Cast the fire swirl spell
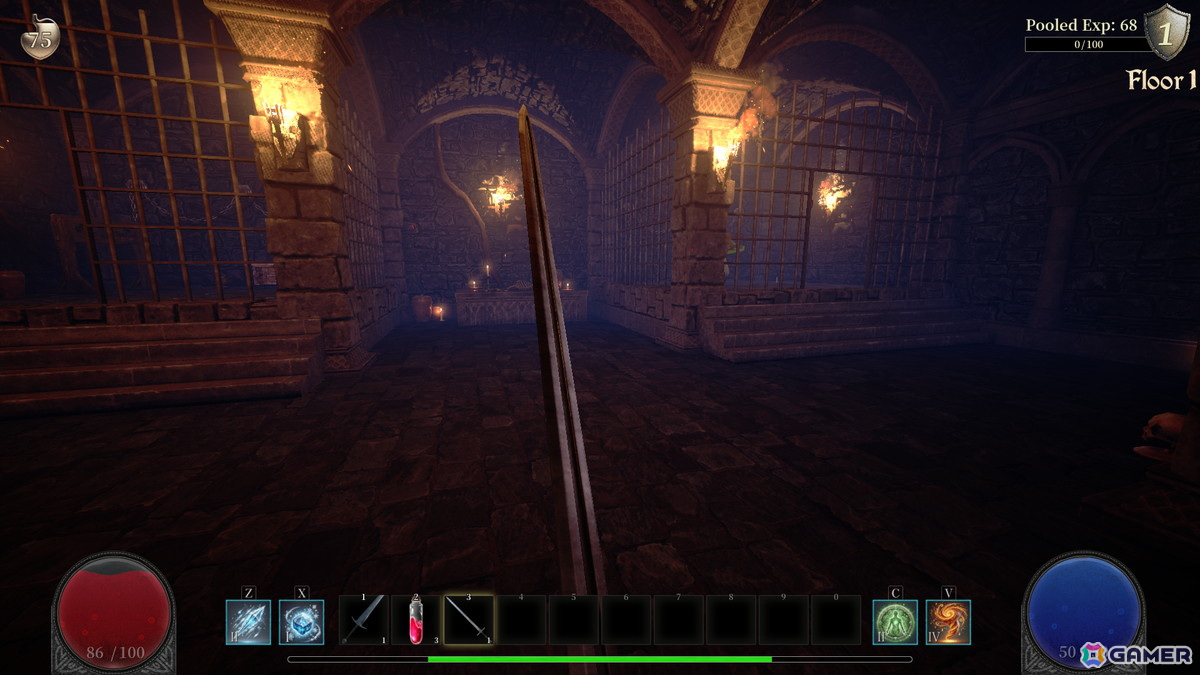Image resolution: width=1200 pixels, height=675 pixels. click(948, 621)
